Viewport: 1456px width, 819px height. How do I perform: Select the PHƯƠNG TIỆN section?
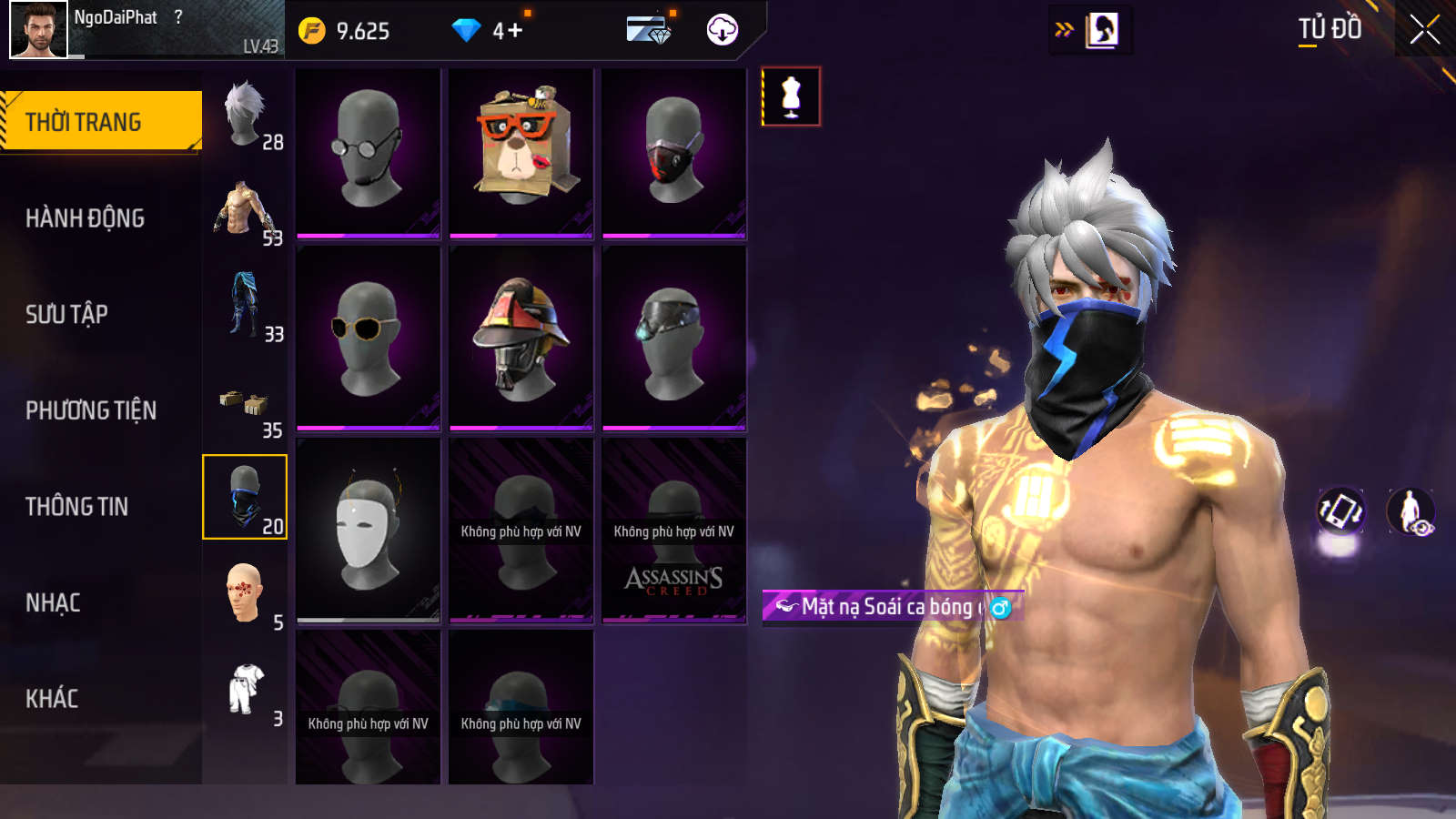pos(91,410)
